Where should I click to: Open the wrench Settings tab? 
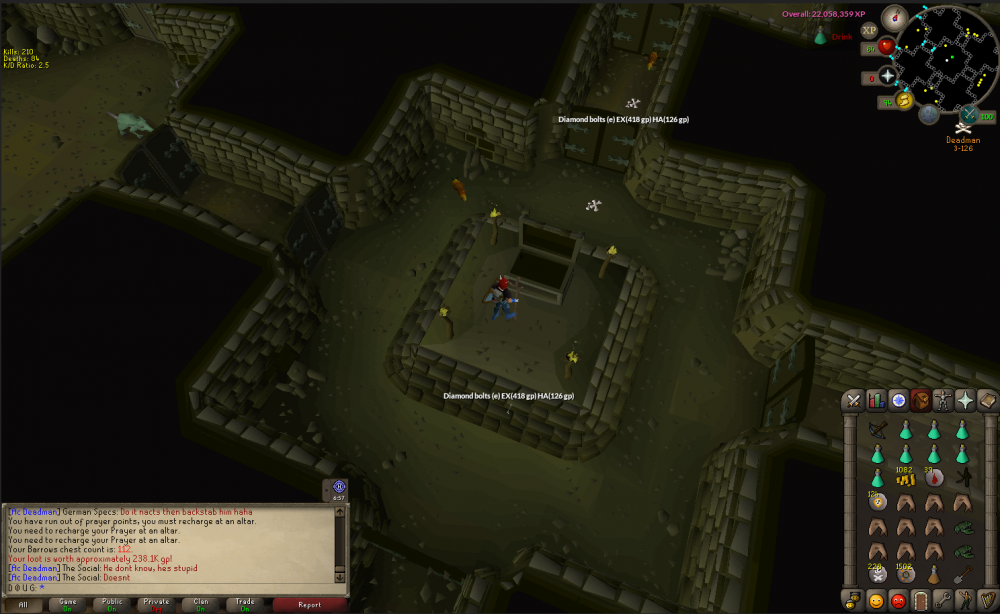[x=943, y=600]
